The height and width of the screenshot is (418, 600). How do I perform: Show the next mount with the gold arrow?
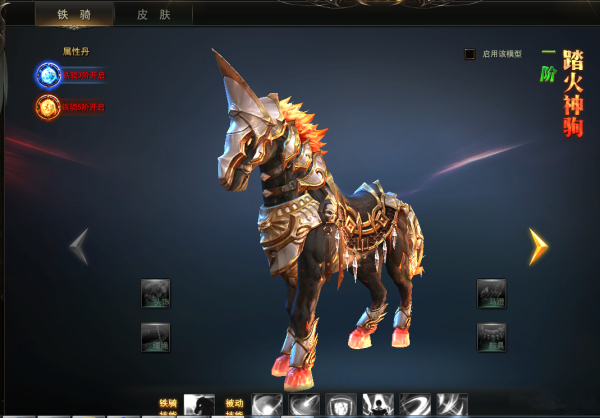[x=538, y=246]
